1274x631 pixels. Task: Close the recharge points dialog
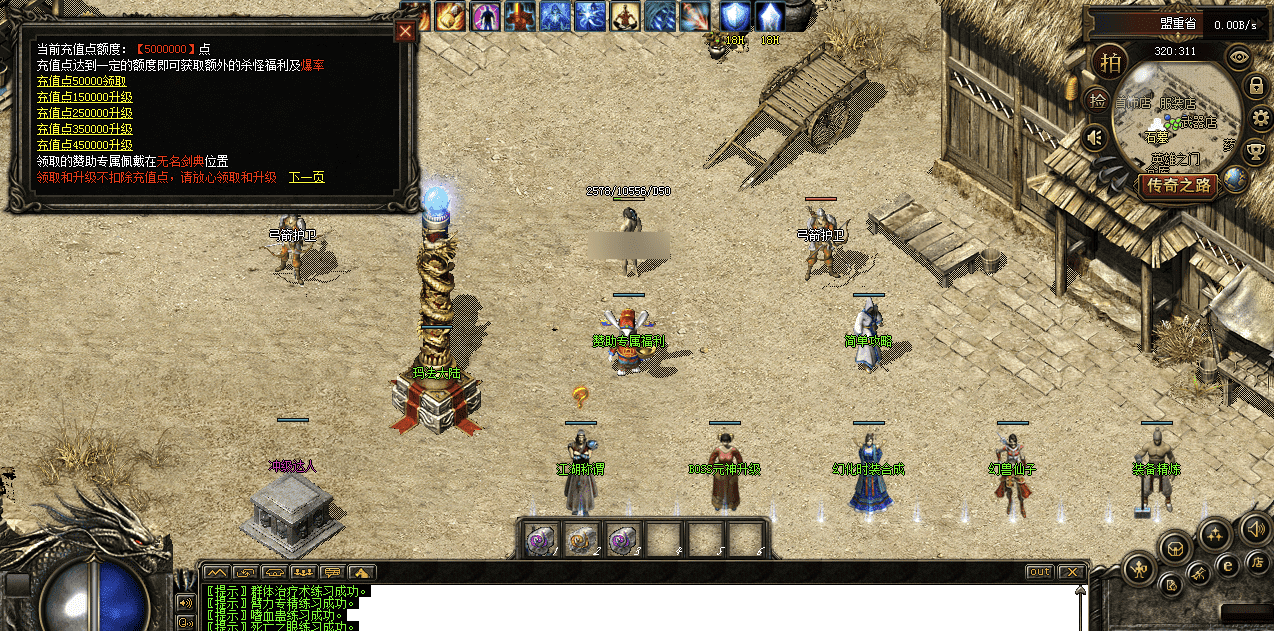click(x=405, y=31)
